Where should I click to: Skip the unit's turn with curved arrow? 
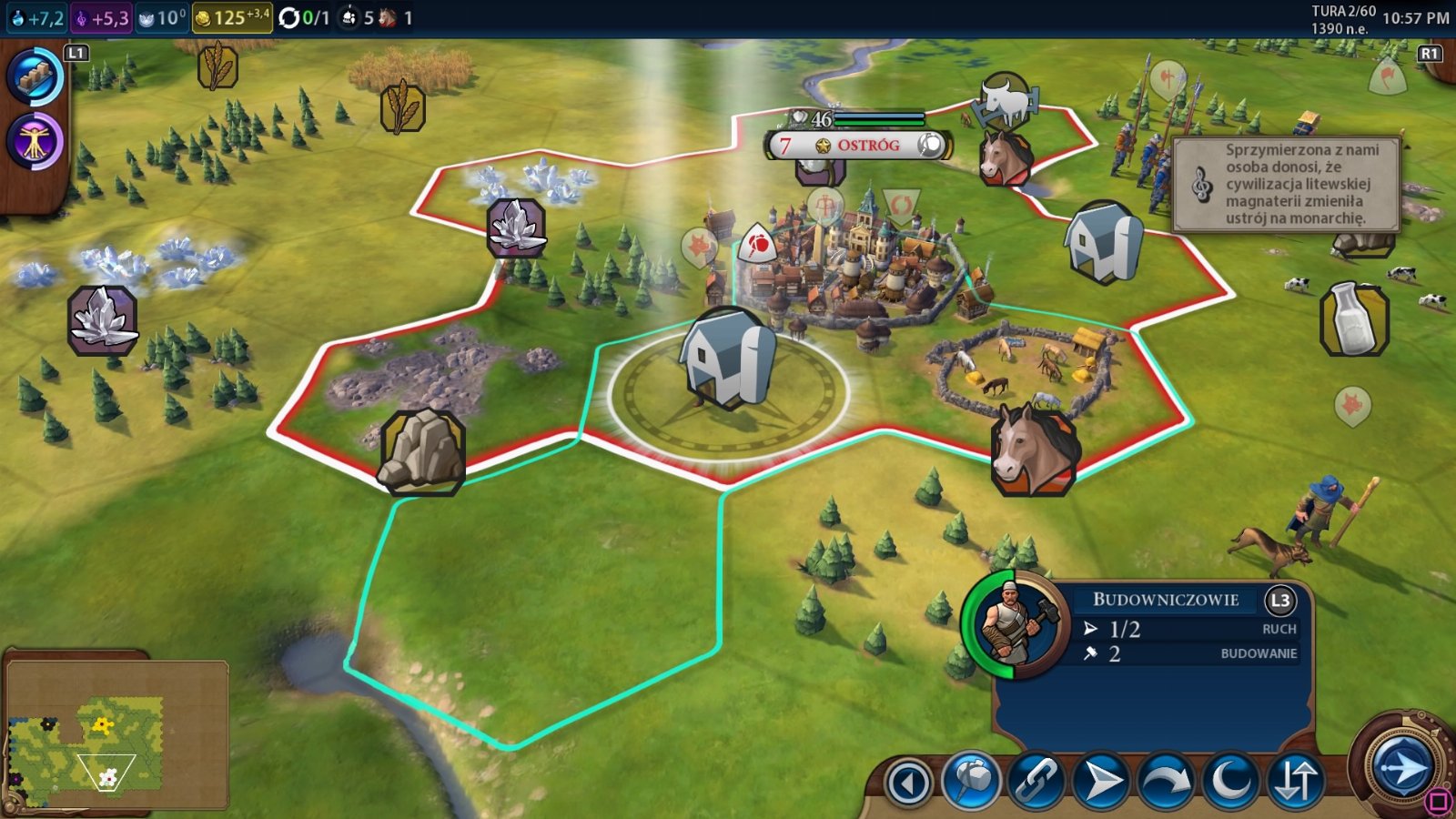click(x=1166, y=781)
